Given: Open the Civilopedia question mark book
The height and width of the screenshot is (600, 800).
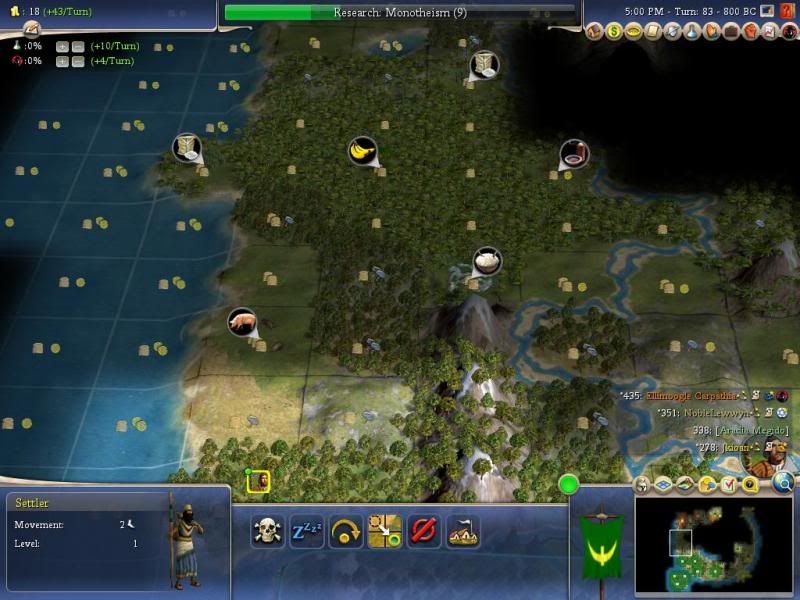Looking at the screenshot, I should 786,11.
